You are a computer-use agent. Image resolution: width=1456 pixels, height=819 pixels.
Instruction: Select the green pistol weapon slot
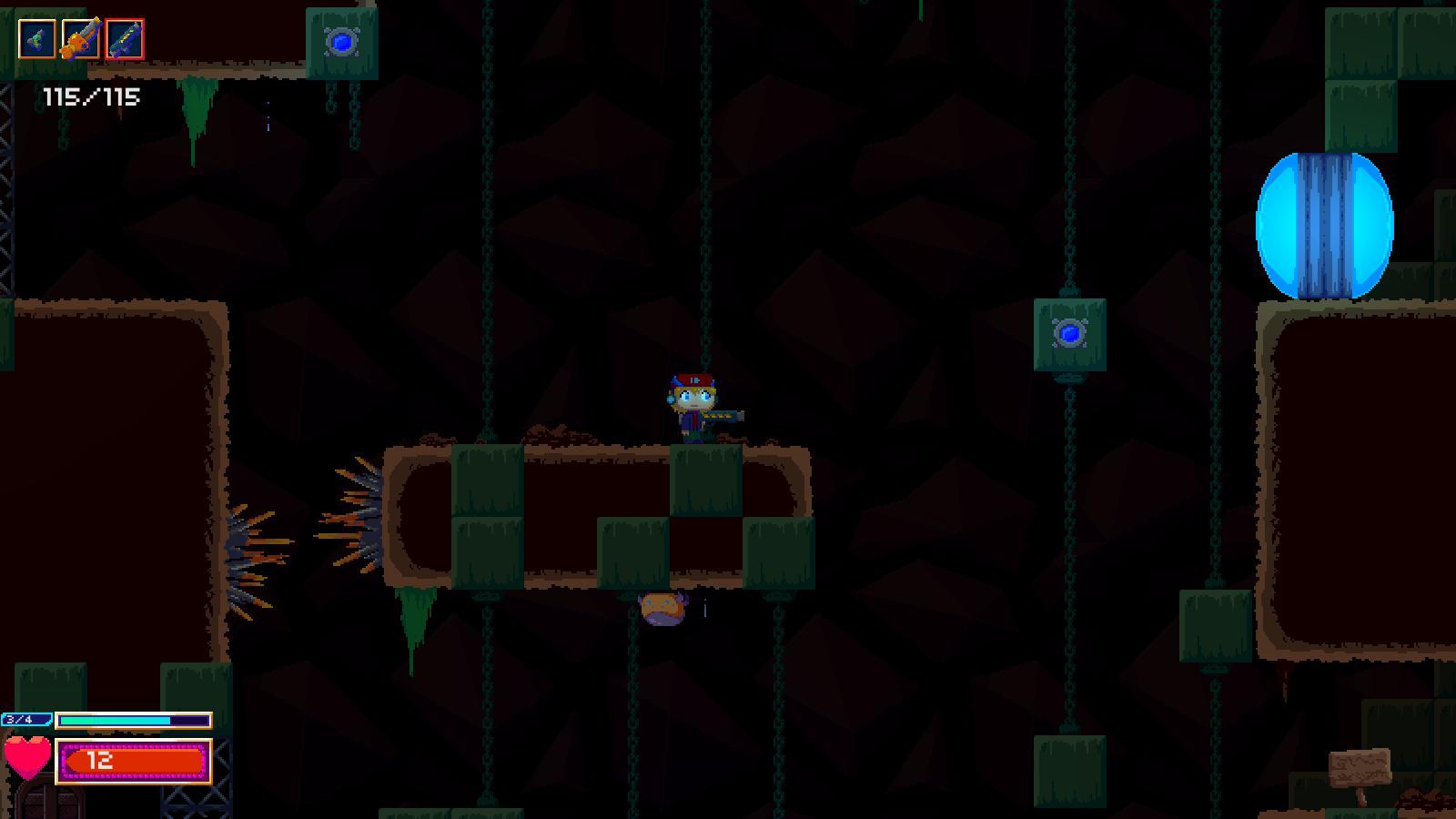[x=36, y=38]
